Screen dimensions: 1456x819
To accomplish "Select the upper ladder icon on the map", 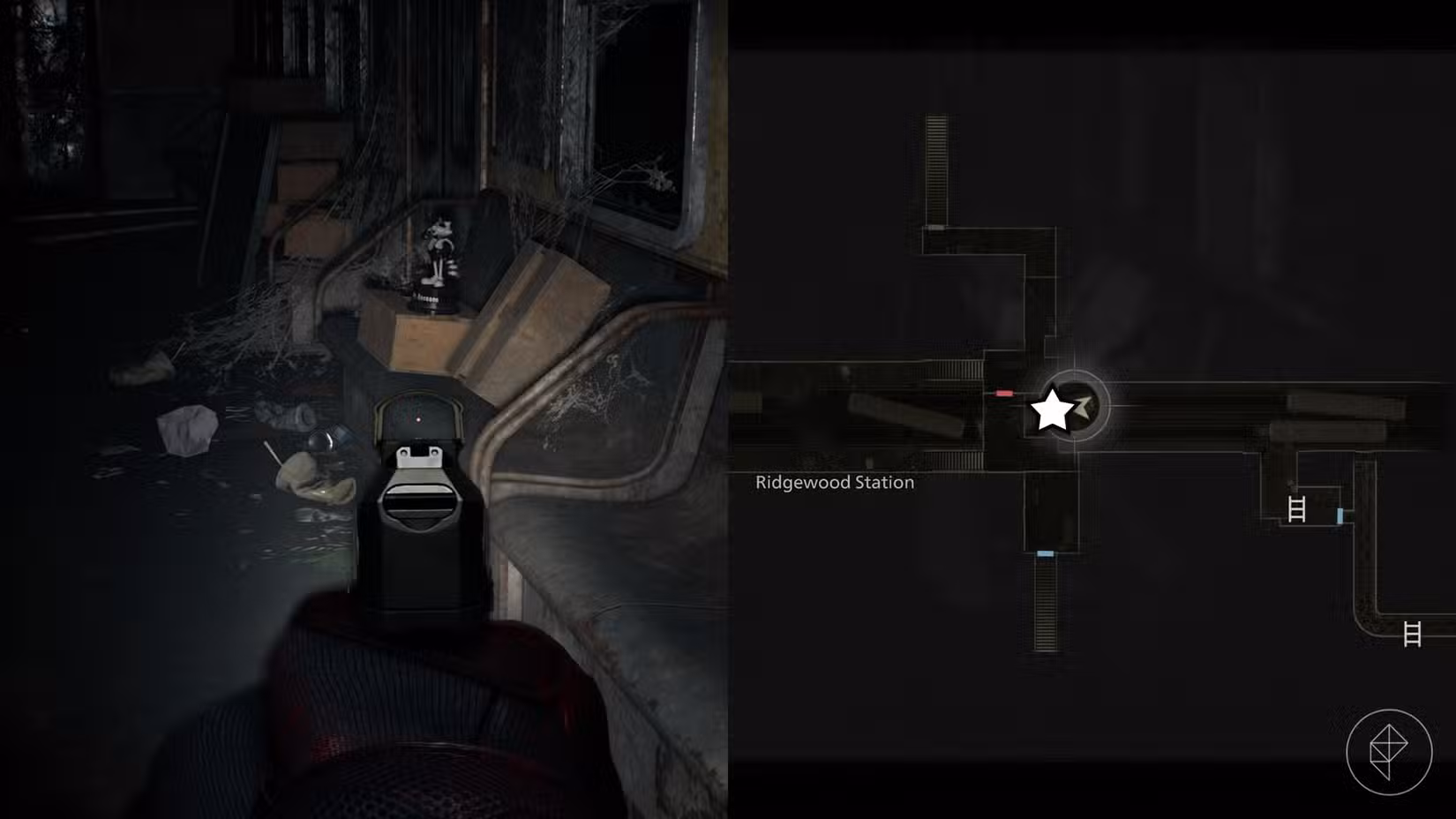I will pyautogui.click(x=1297, y=508).
